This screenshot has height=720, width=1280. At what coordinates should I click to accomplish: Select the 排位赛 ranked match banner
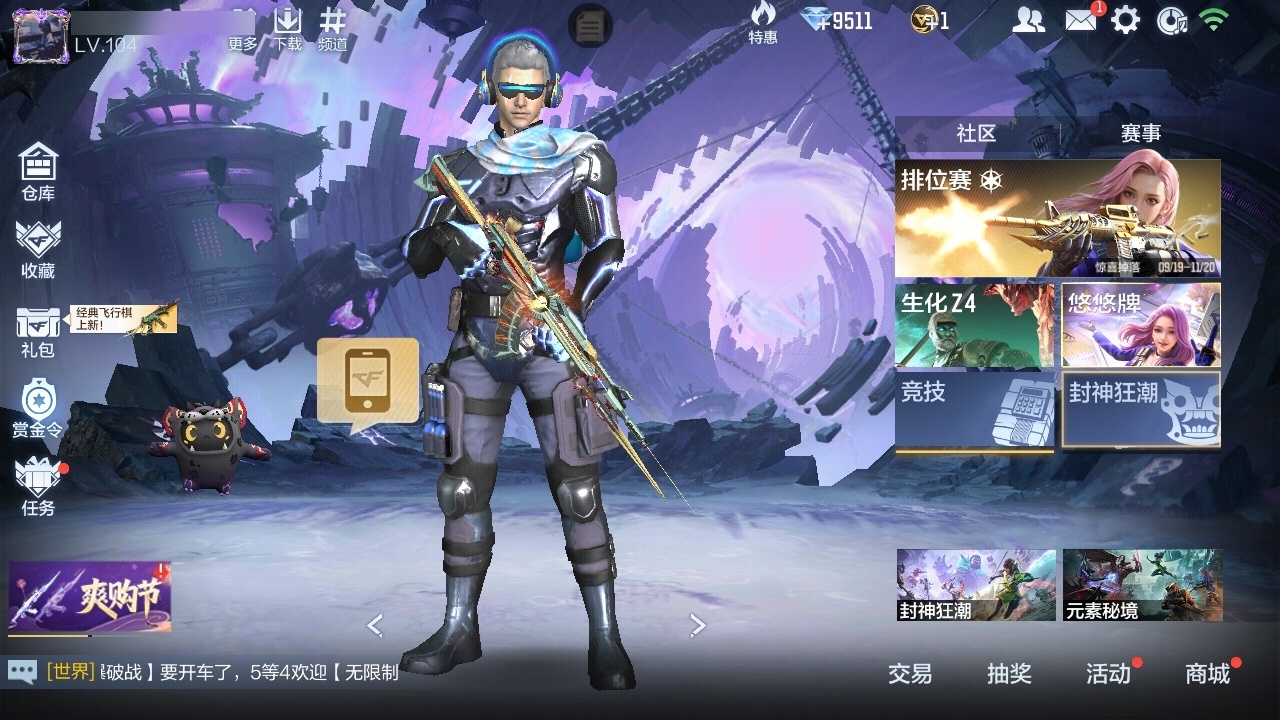1057,218
